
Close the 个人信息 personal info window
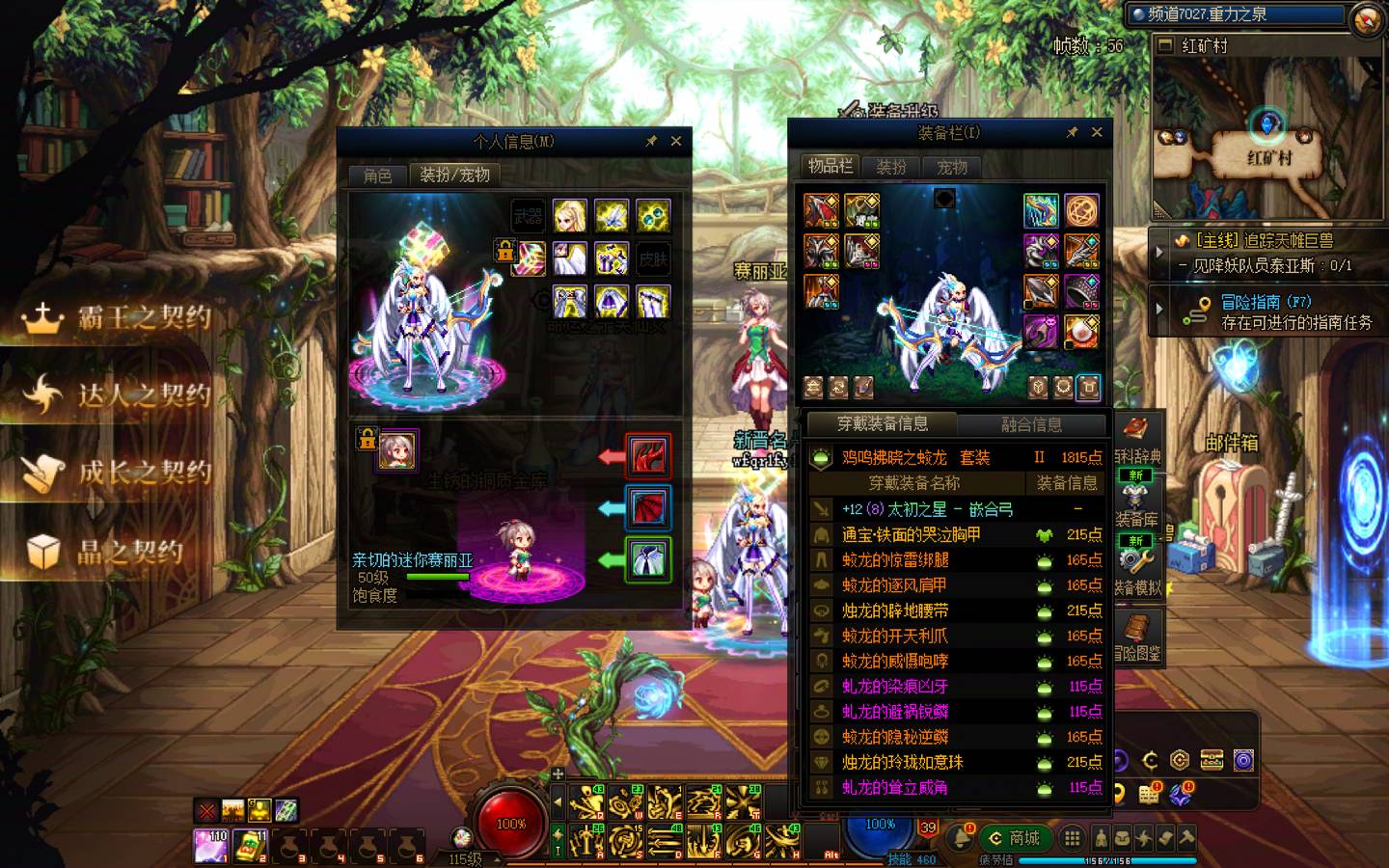coord(676,142)
